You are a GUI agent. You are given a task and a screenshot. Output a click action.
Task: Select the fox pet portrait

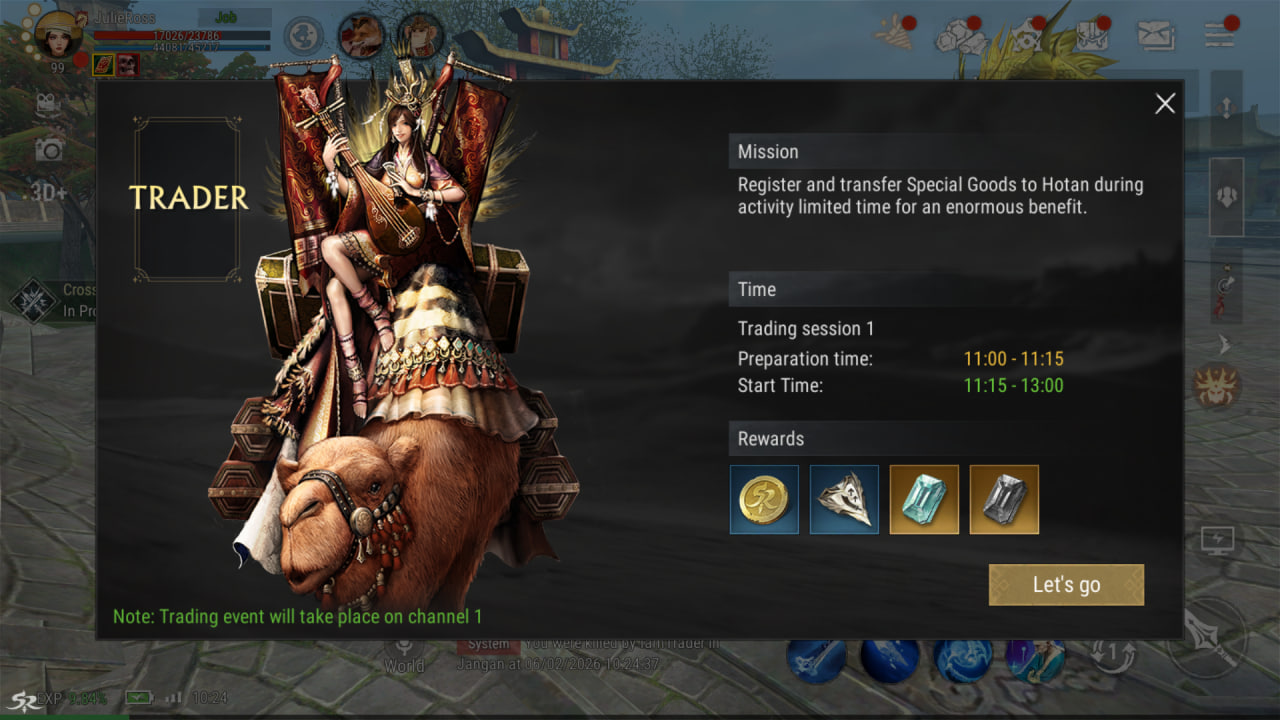pos(361,36)
